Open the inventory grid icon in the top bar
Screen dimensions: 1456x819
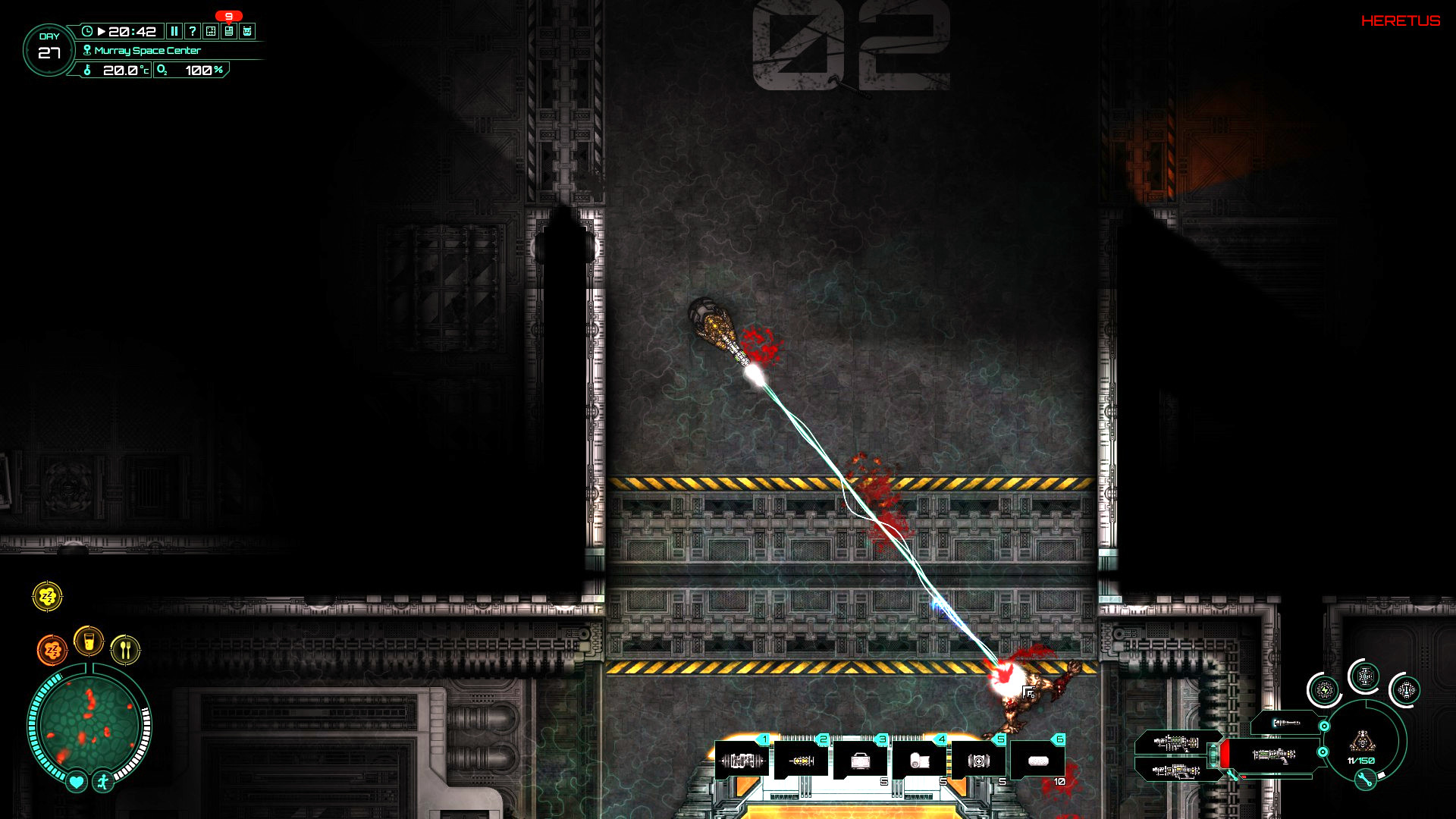(x=210, y=31)
